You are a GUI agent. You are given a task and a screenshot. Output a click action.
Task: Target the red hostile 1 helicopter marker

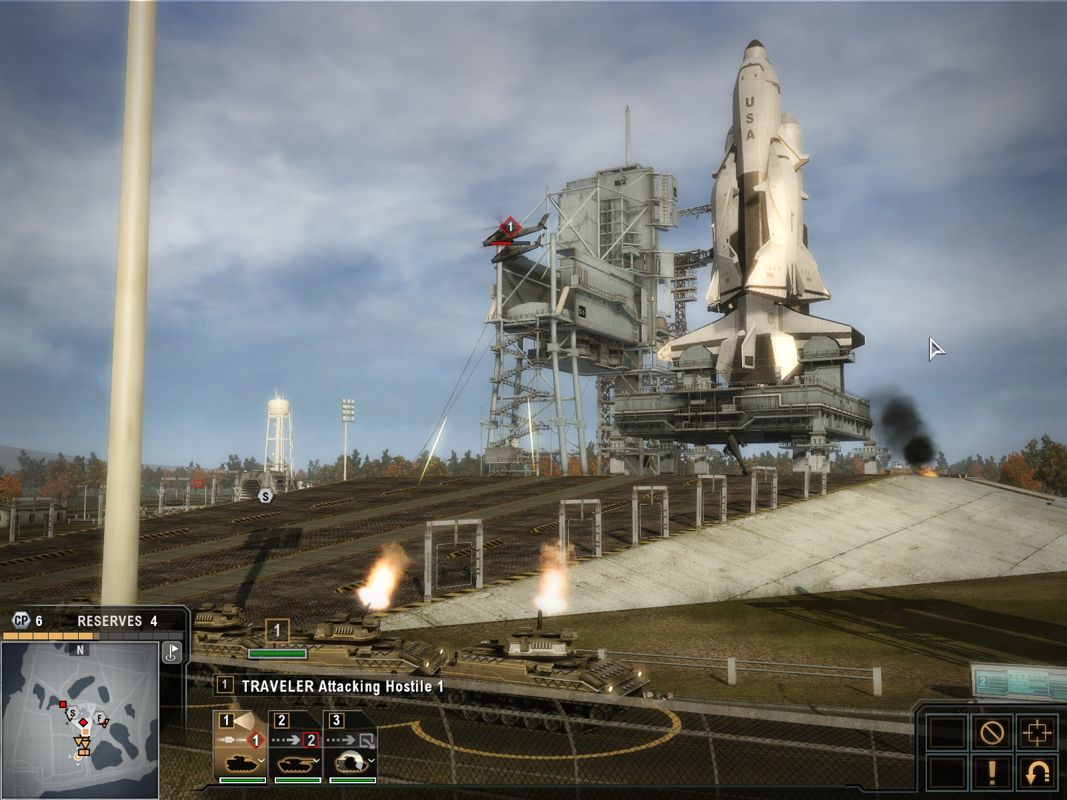pyautogui.click(x=510, y=229)
